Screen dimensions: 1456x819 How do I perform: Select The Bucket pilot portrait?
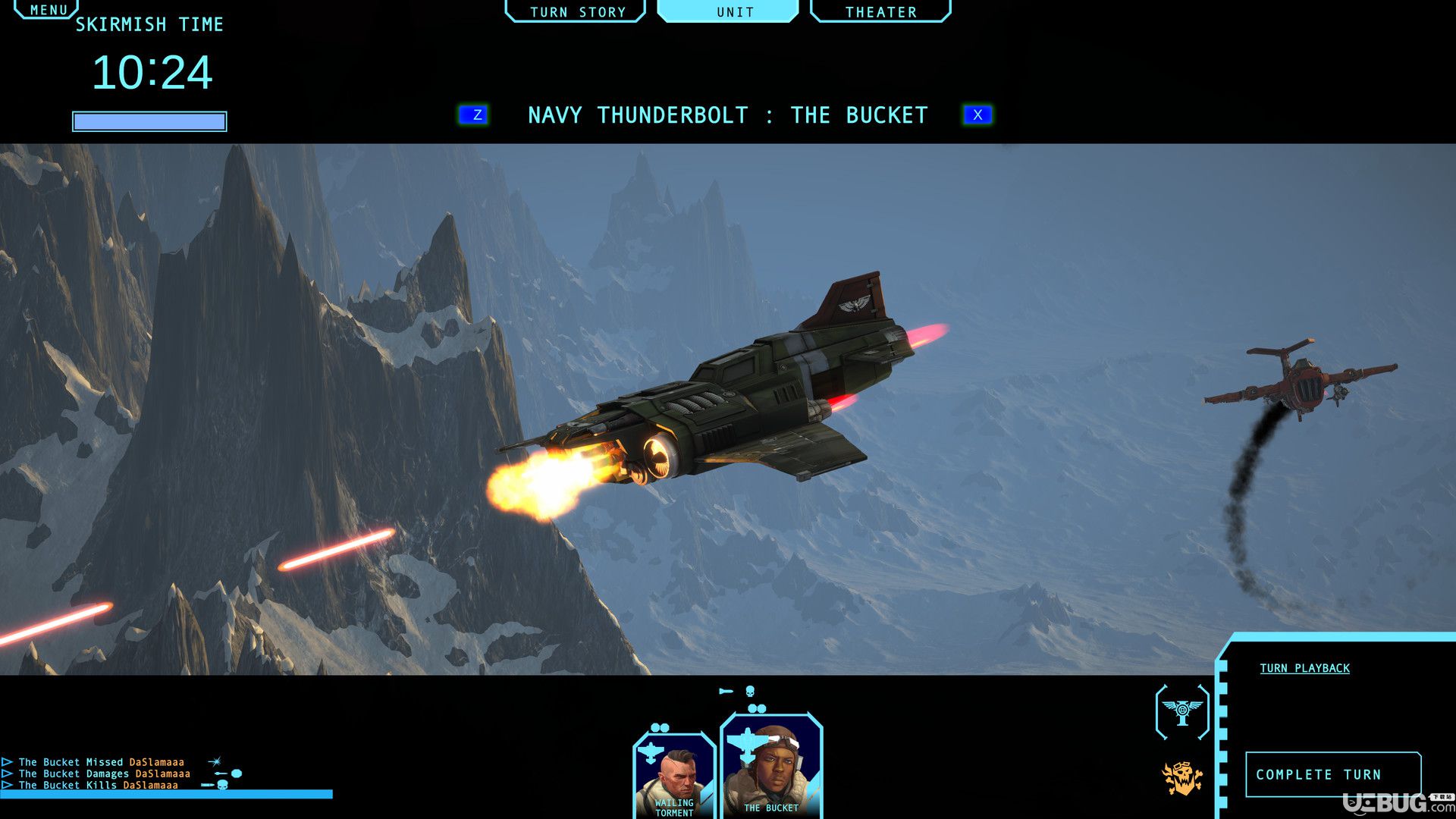pos(770,767)
